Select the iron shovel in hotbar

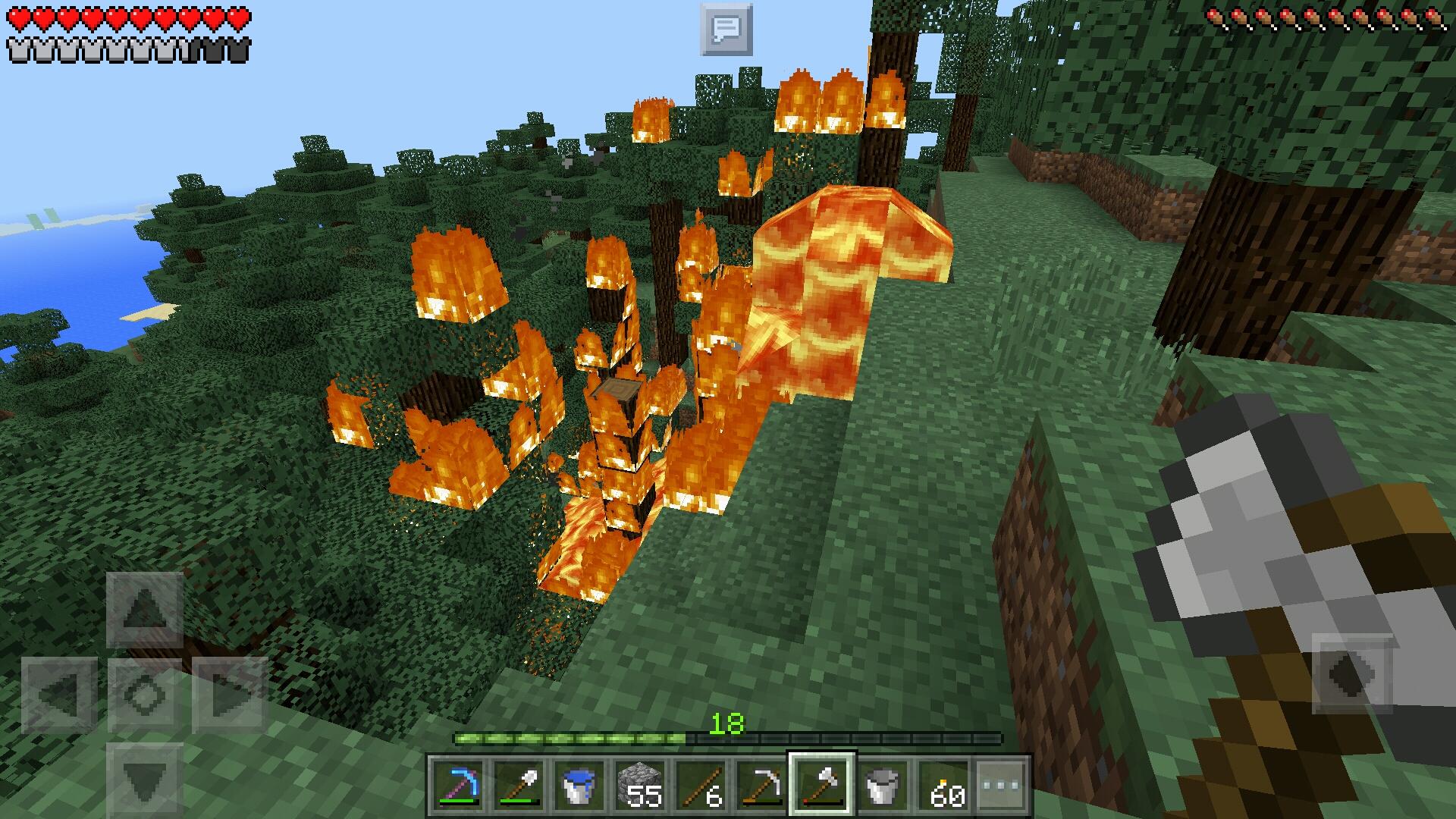[519, 784]
